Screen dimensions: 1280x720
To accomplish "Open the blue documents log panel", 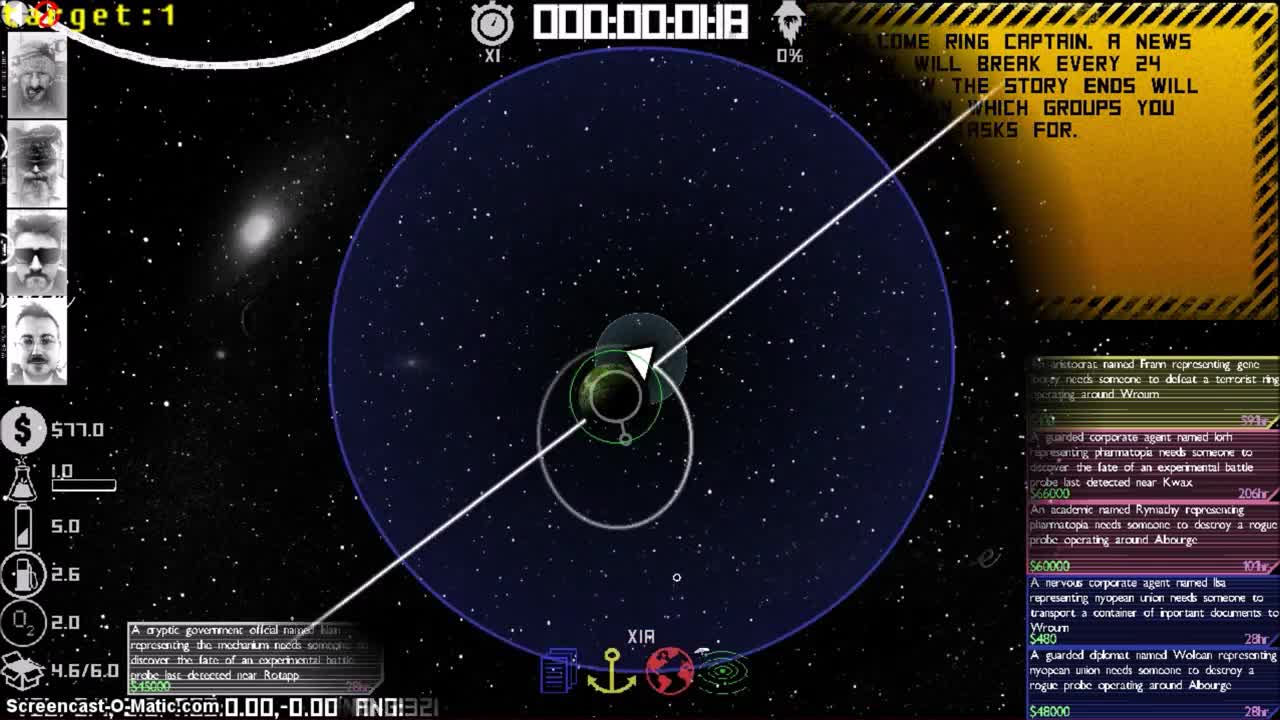I will click(x=559, y=670).
